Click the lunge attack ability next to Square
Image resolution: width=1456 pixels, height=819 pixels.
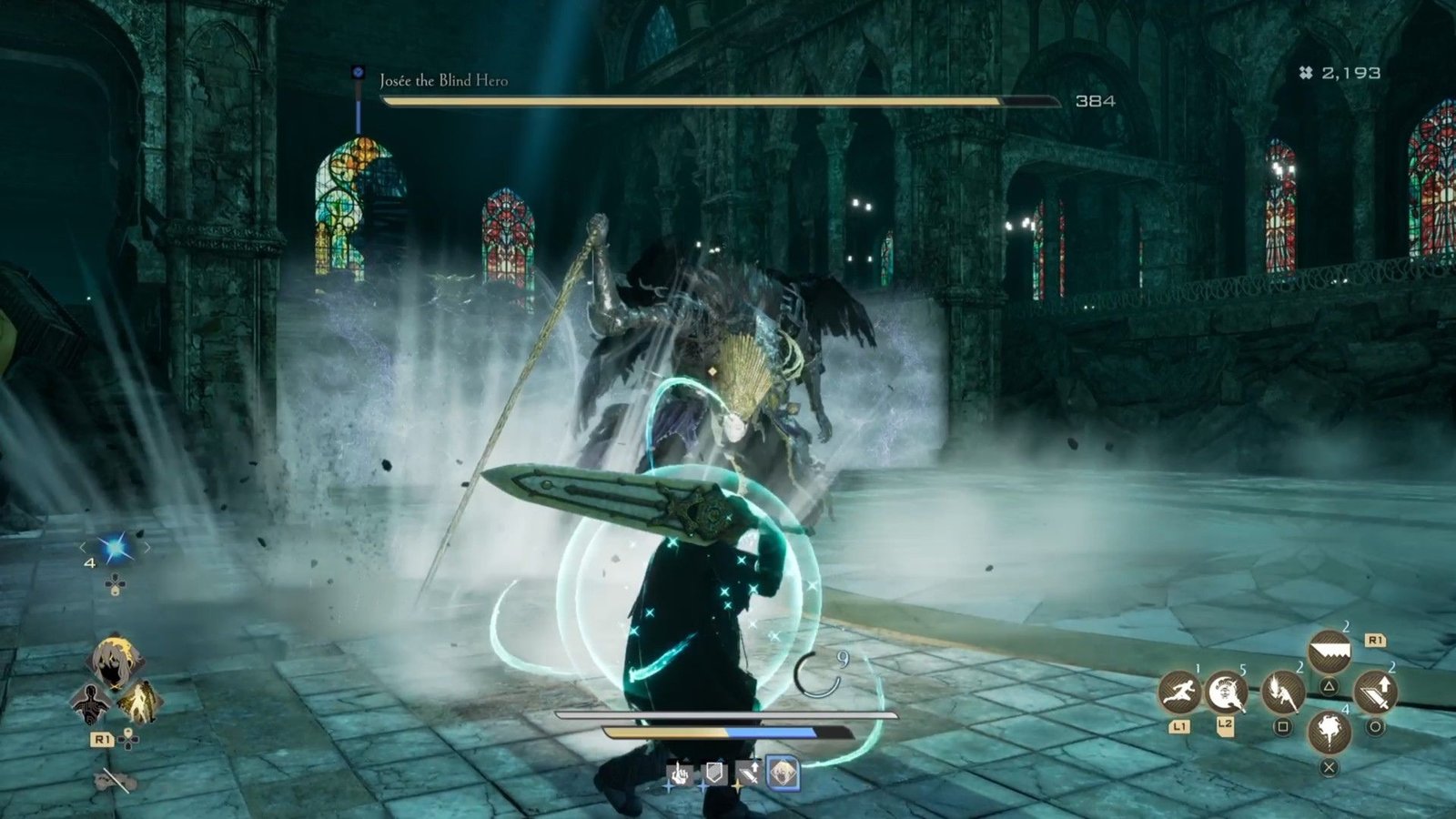[x=1283, y=692]
